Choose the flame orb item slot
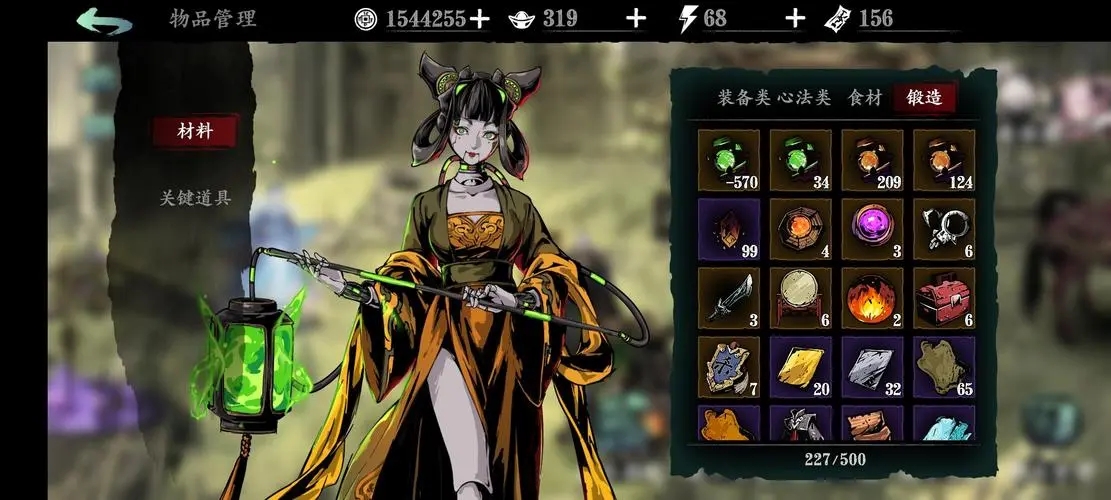Viewport: 1111px width, 500px height. (872, 298)
